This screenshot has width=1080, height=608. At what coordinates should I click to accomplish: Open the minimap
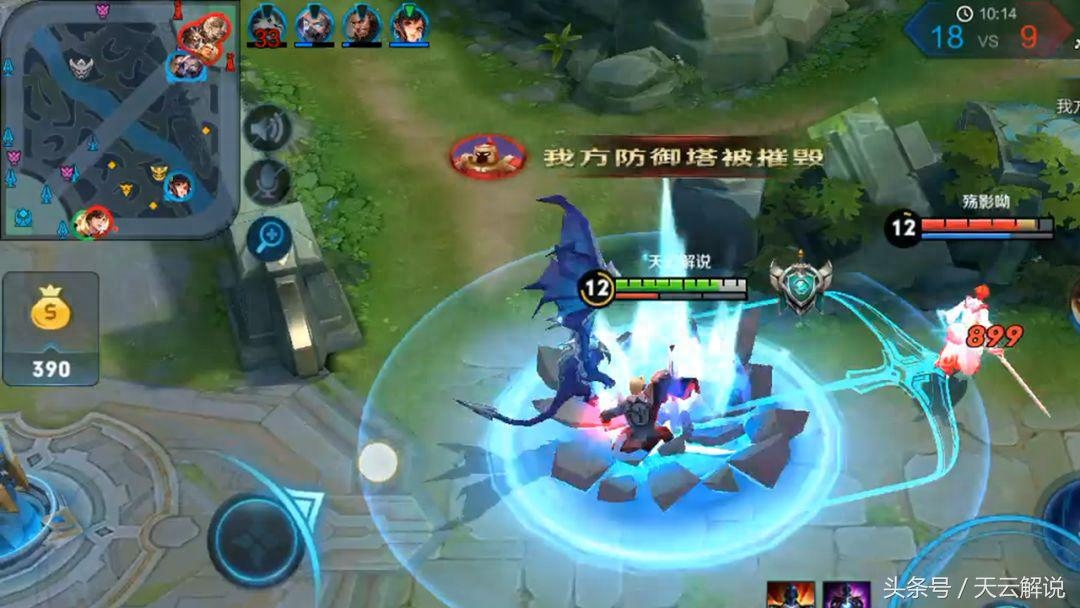tap(120, 118)
